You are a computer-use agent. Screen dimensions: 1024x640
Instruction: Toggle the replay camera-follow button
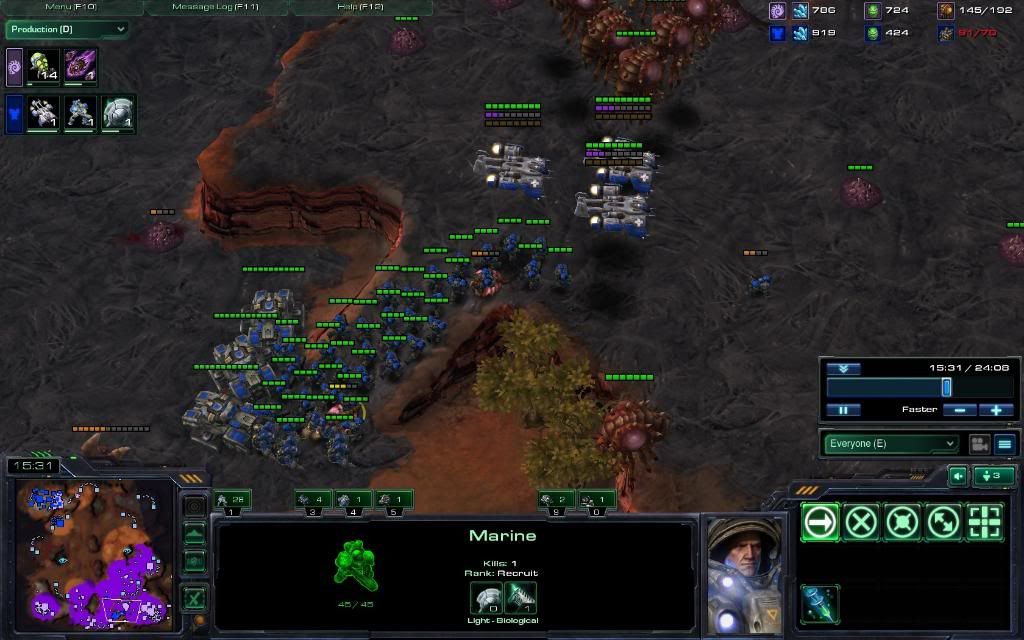pos(979,443)
